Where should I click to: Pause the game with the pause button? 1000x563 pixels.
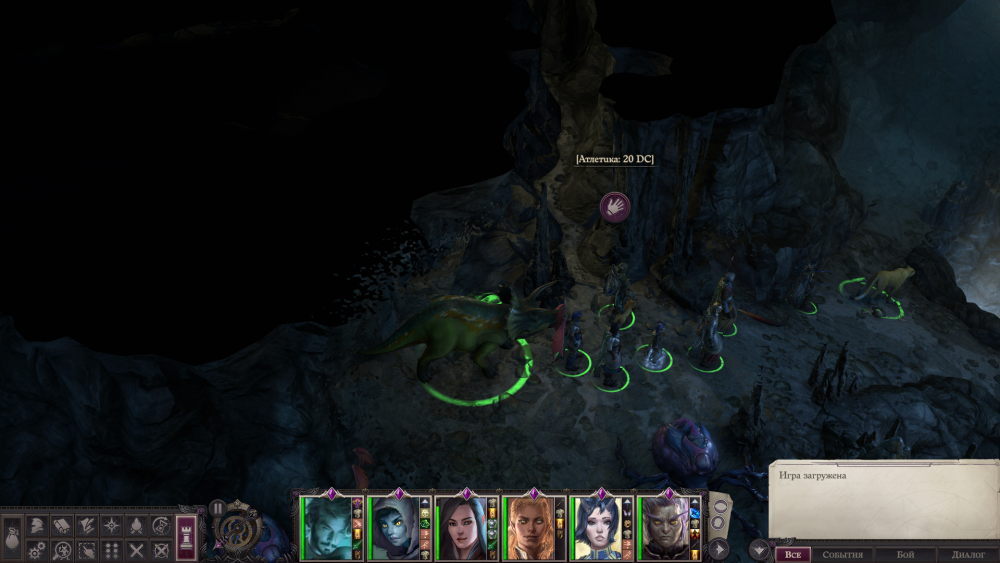(x=217, y=508)
